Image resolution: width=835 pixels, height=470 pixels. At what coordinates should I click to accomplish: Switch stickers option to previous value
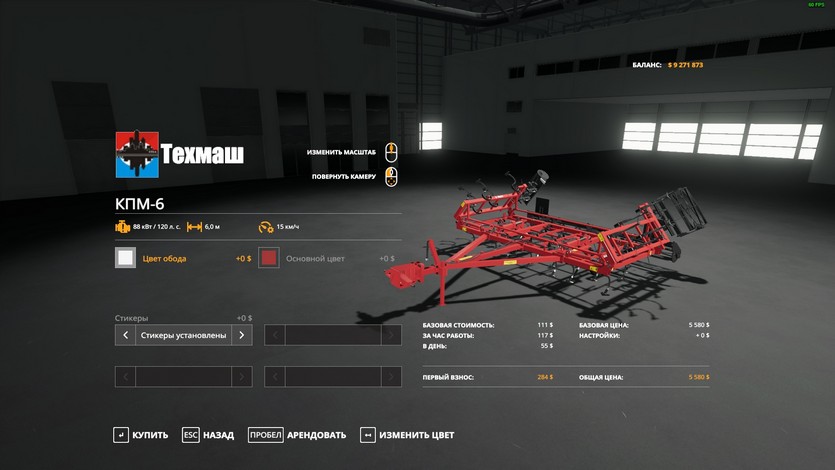(x=125, y=335)
